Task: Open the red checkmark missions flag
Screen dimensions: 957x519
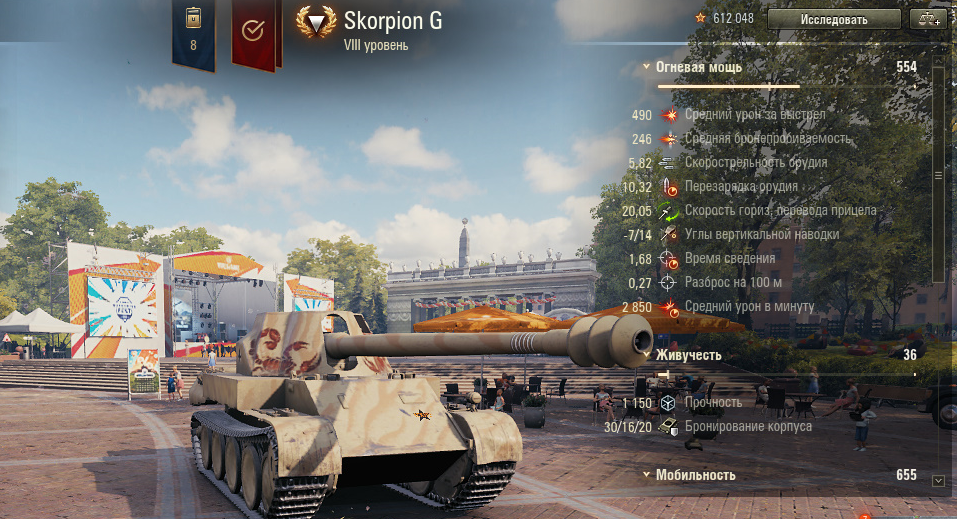Action: pos(253,33)
